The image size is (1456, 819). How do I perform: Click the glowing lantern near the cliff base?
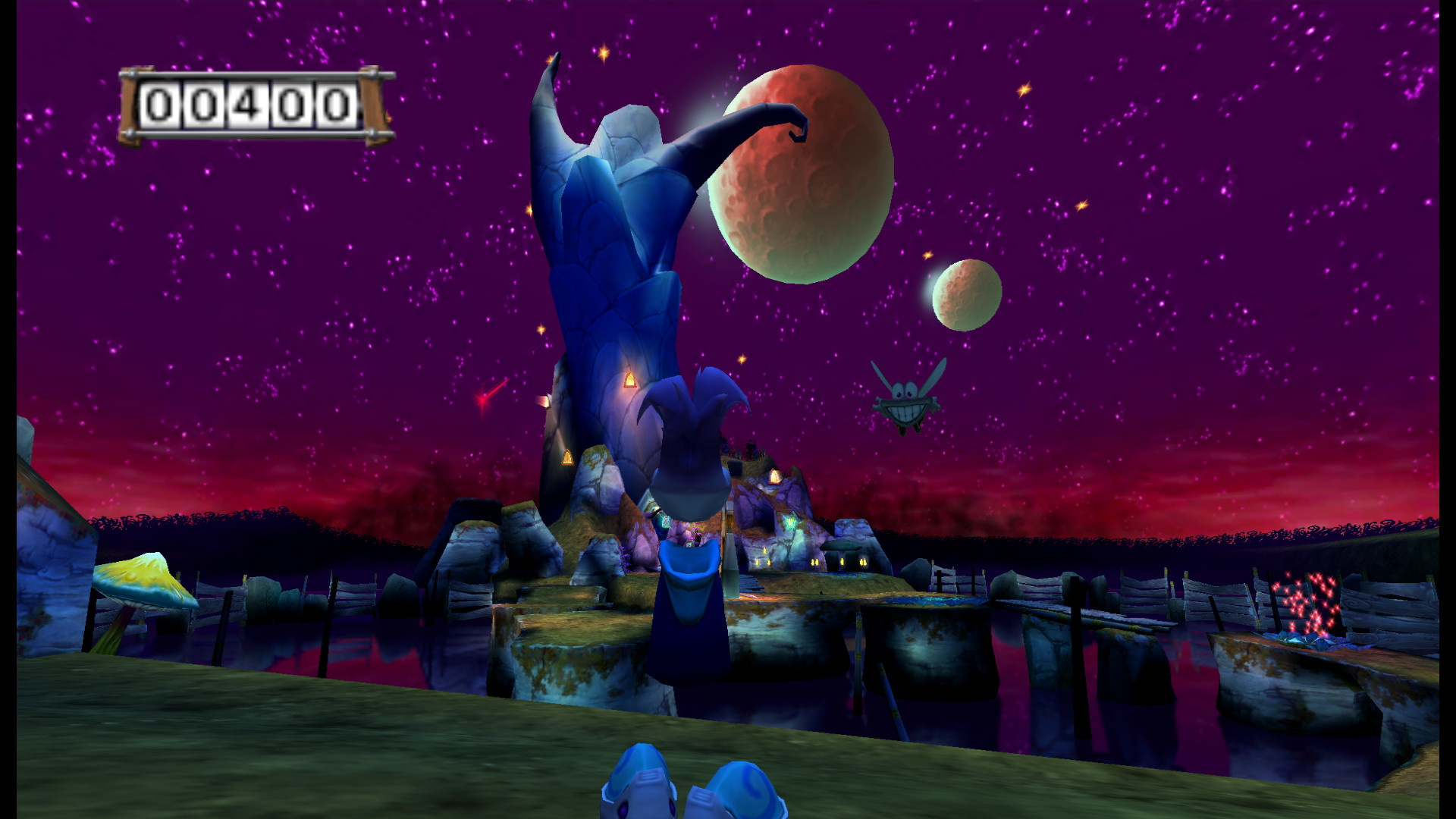569,455
